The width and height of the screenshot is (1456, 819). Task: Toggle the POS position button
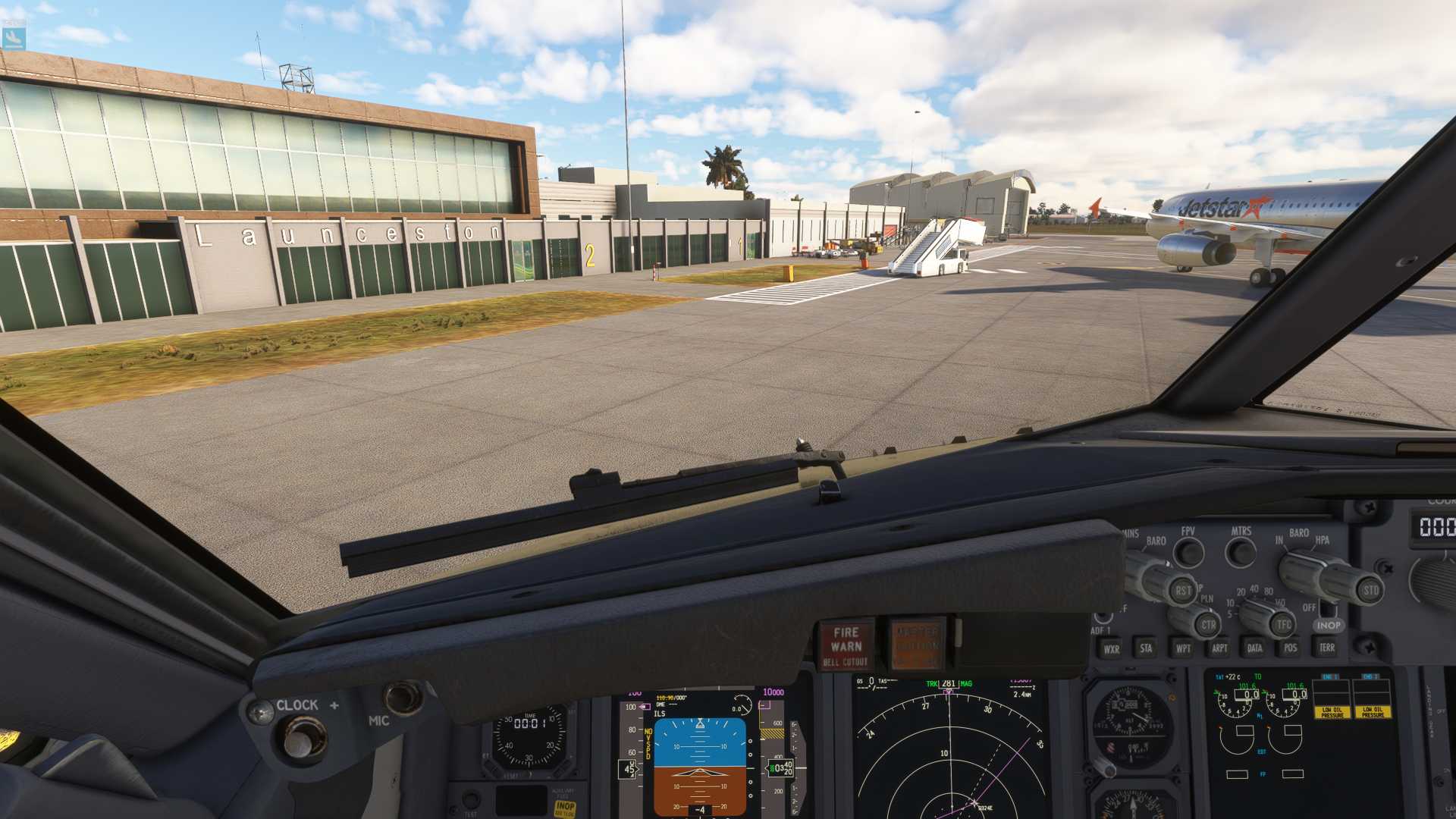pos(1290,648)
